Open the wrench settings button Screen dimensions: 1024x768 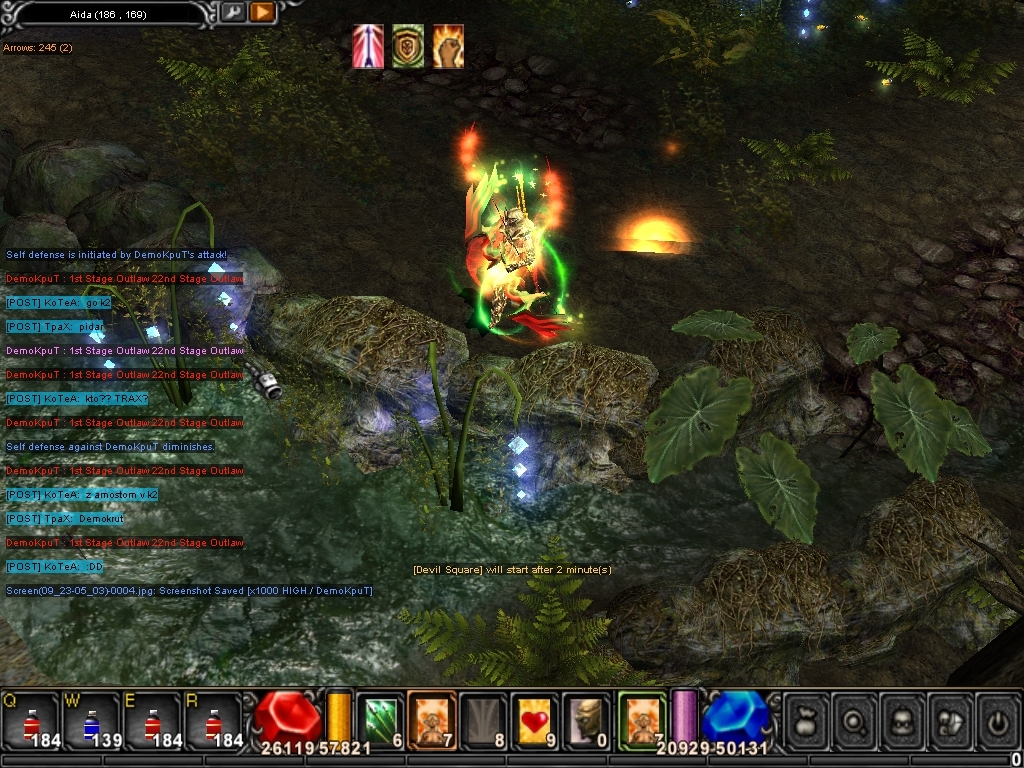point(232,13)
